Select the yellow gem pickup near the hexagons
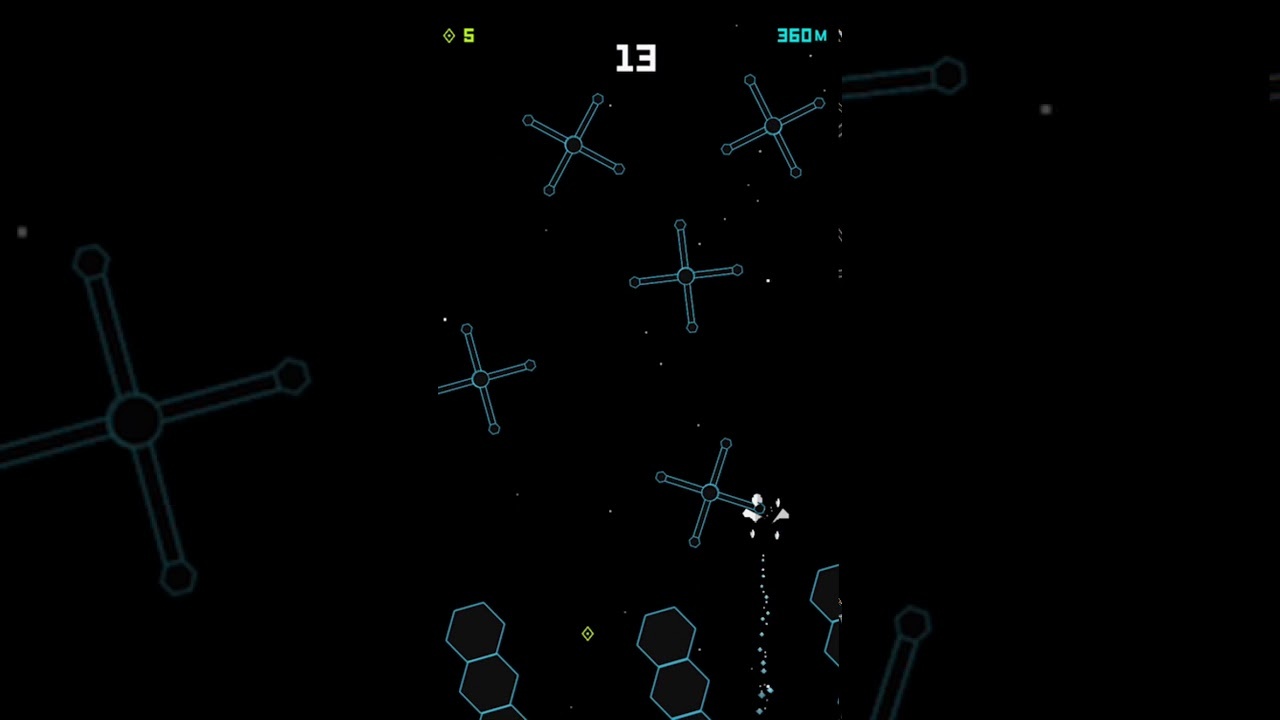Viewport: 1280px width, 720px height. click(587, 634)
